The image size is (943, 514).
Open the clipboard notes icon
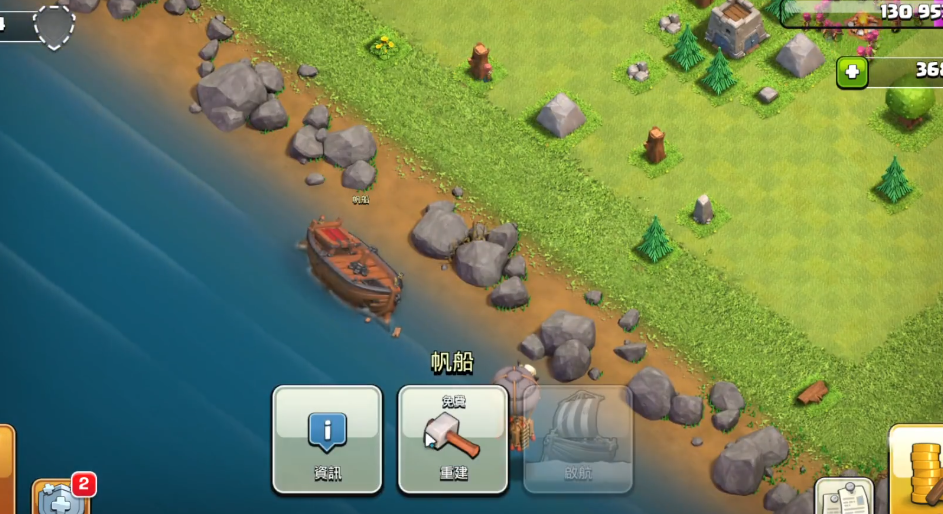pos(843,497)
